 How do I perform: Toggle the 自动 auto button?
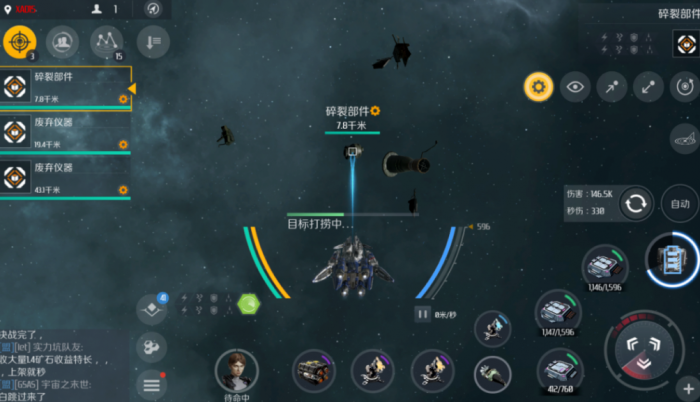coord(680,204)
